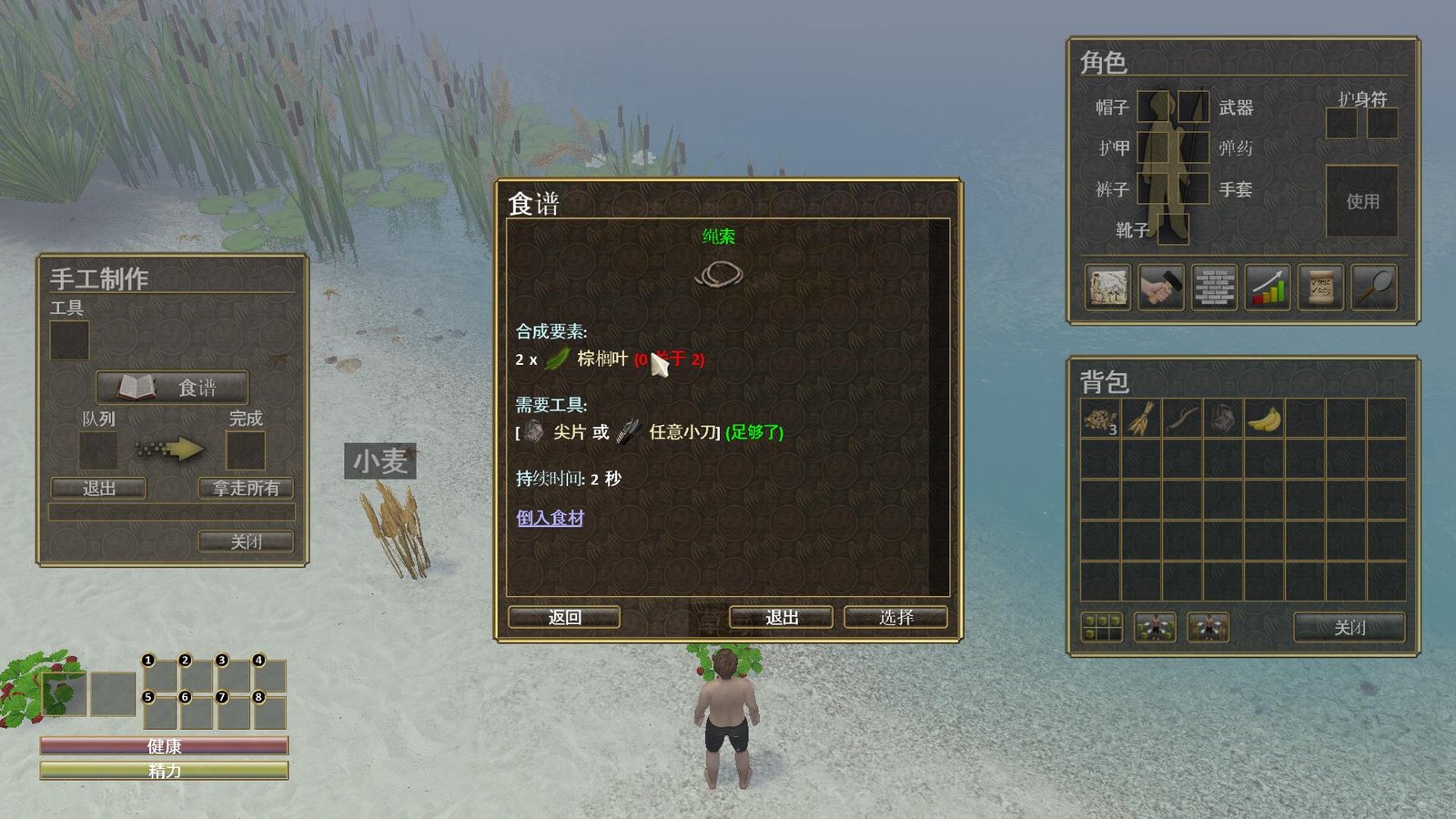Open the map icon in the character panel
Screen dimensions: 1456x819
pos(1107,288)
